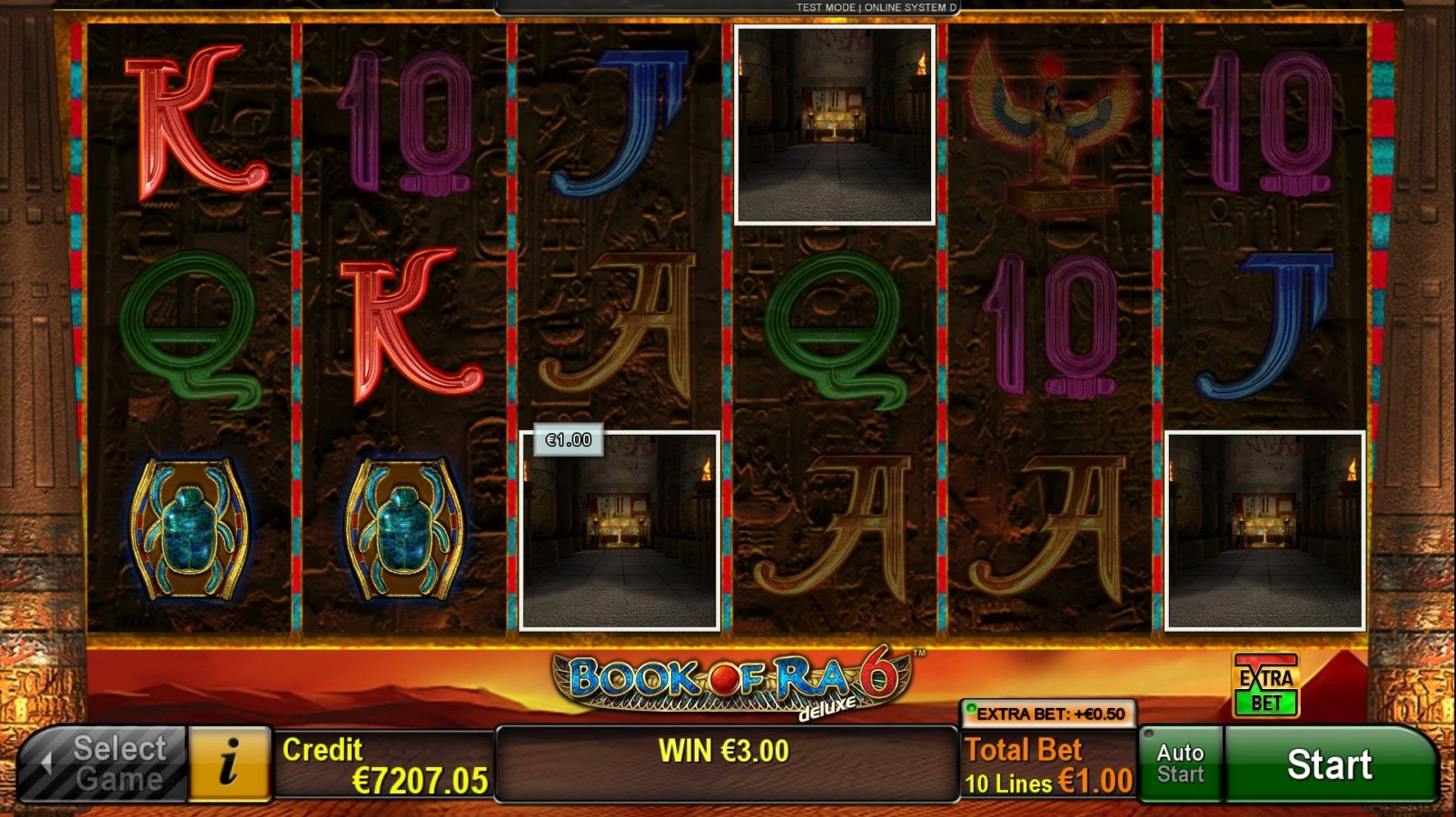
Task: Enable Auto Start mode
Action: (x=1181, y=763)
